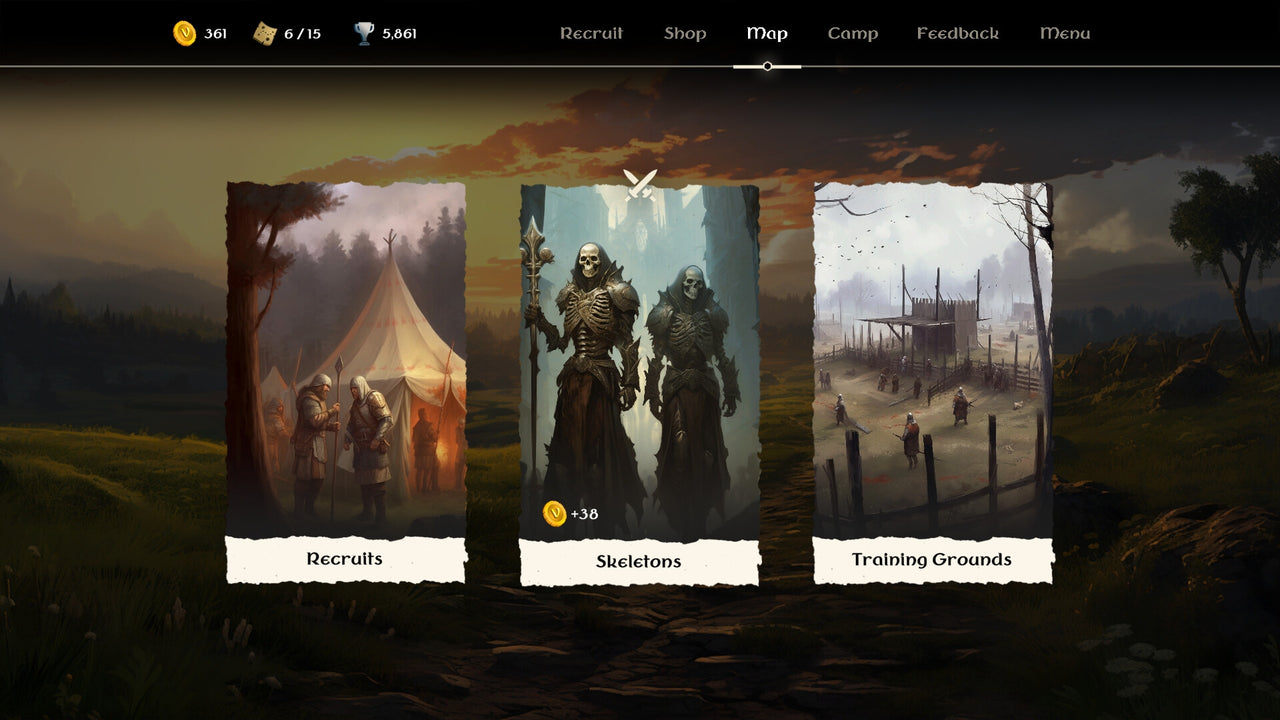Click the Training Grounds title label

point(931,559)
